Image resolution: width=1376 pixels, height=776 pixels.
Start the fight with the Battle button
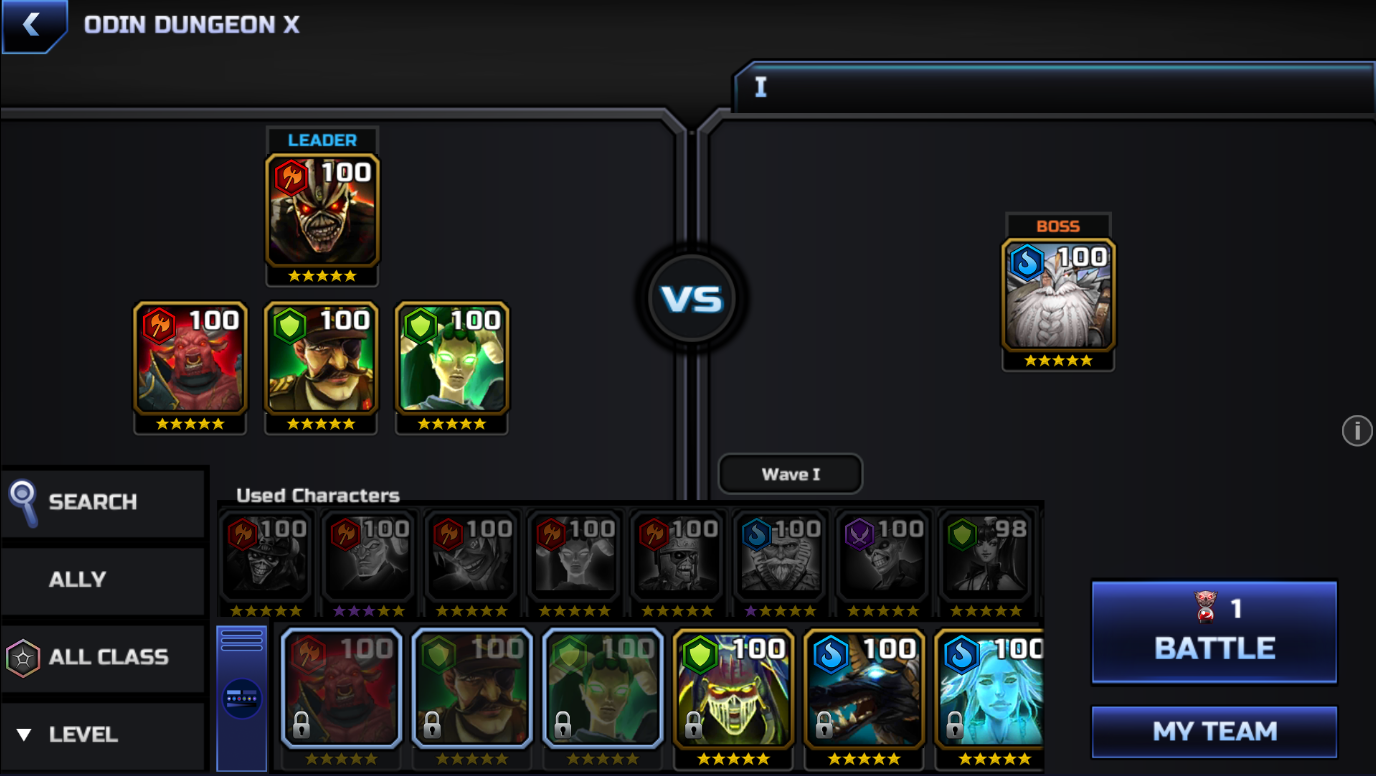pos(1214,632)
